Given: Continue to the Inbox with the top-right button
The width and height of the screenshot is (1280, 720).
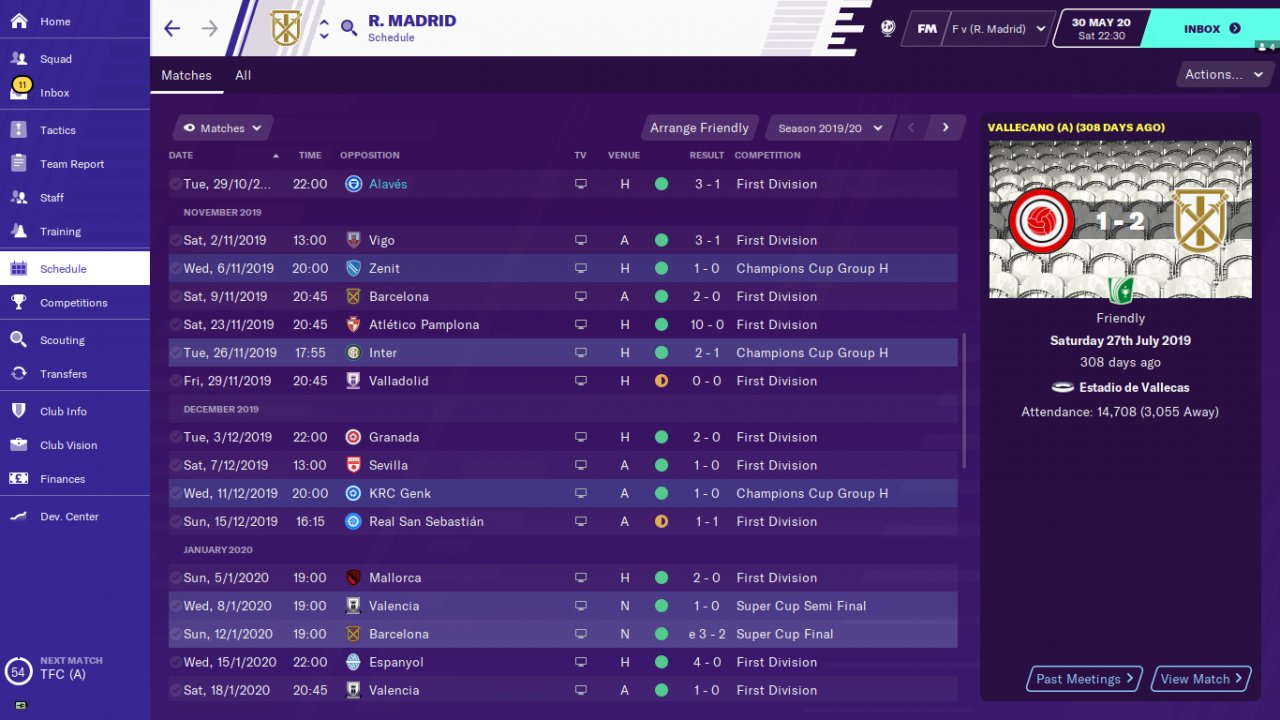Looking at the screenshot, I should 1211,29.
